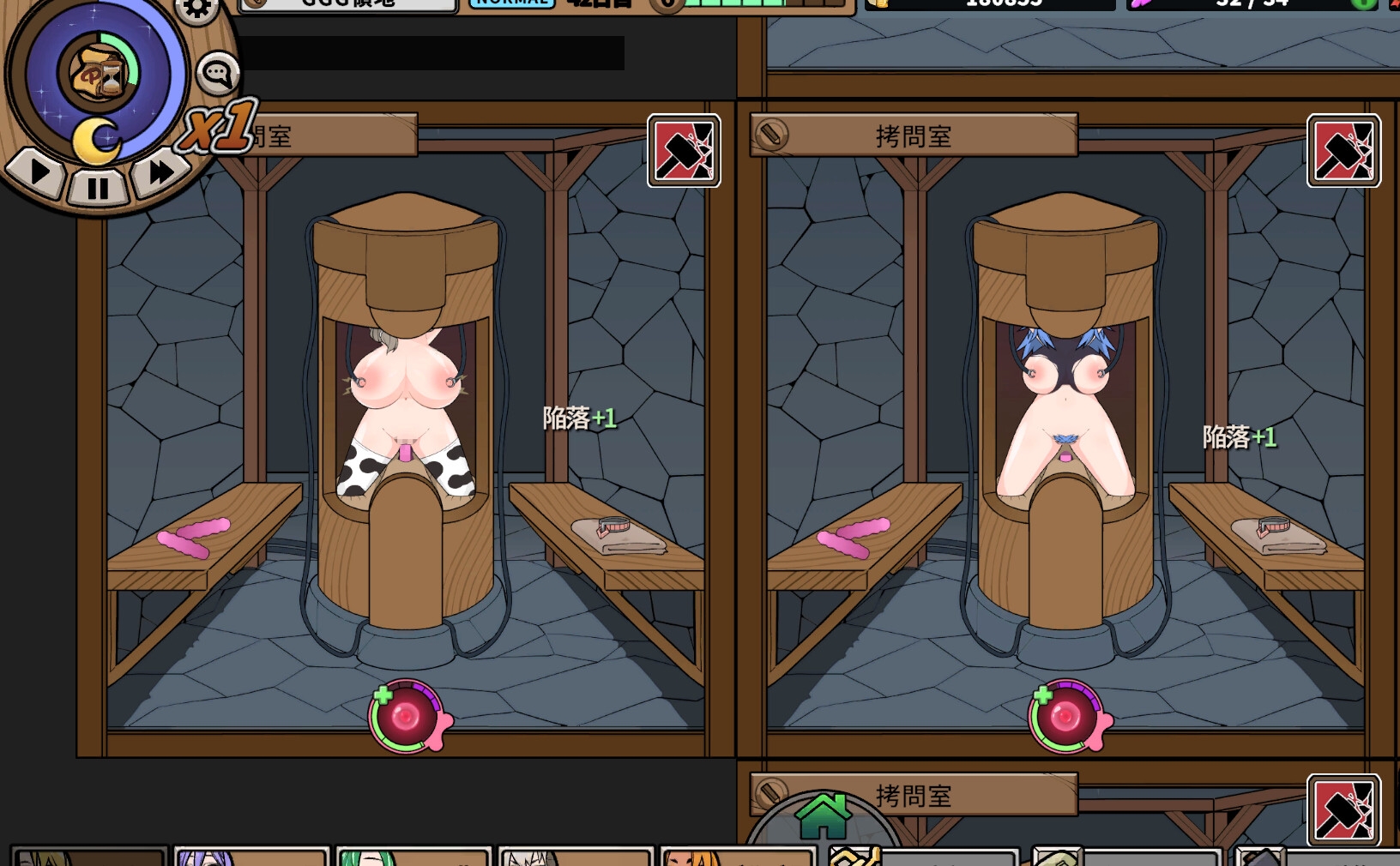Screen dimensions: 1400x866
Task: Select the pink orb under the right room
Action: tap(1066, 716)
